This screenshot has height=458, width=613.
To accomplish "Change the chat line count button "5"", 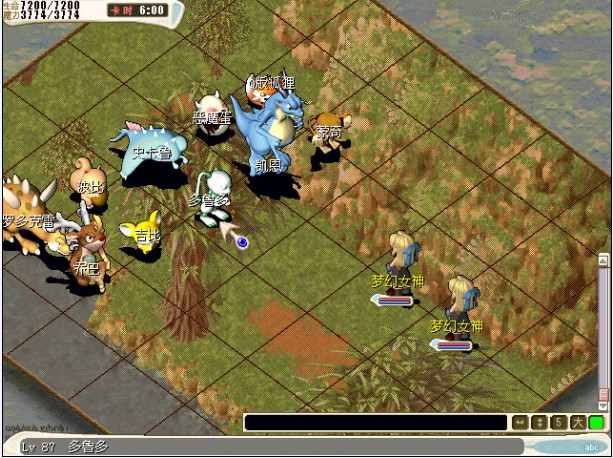I will 559,423.
